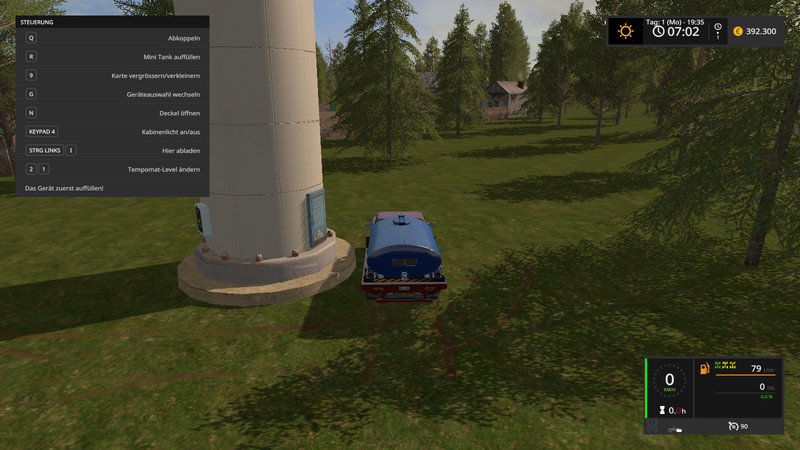The width and height of the screenshot is (800, 450).
Task: Click the orange fuel pump icon
Action: click(x=705, y=368)
